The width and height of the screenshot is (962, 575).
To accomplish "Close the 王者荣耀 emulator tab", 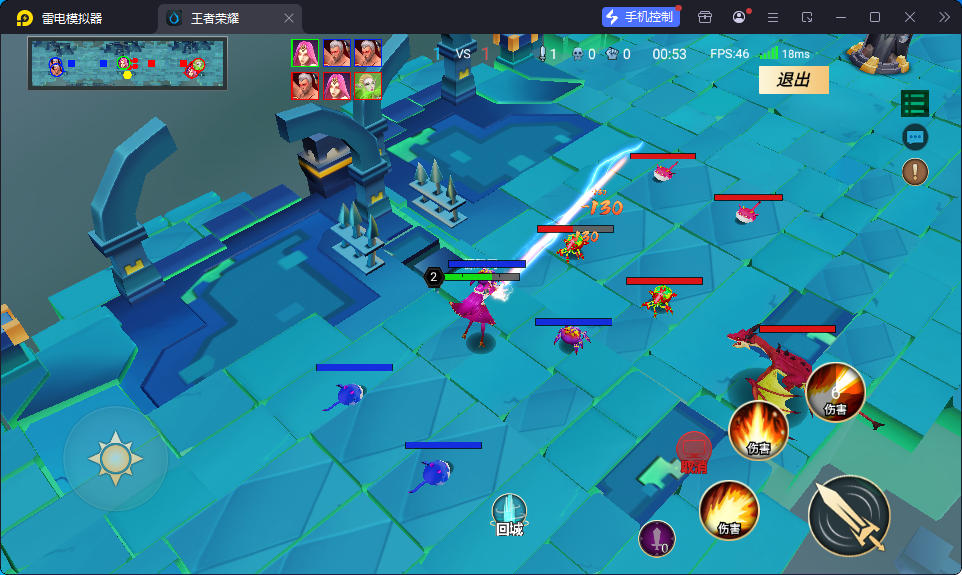I will click(289, 18).
